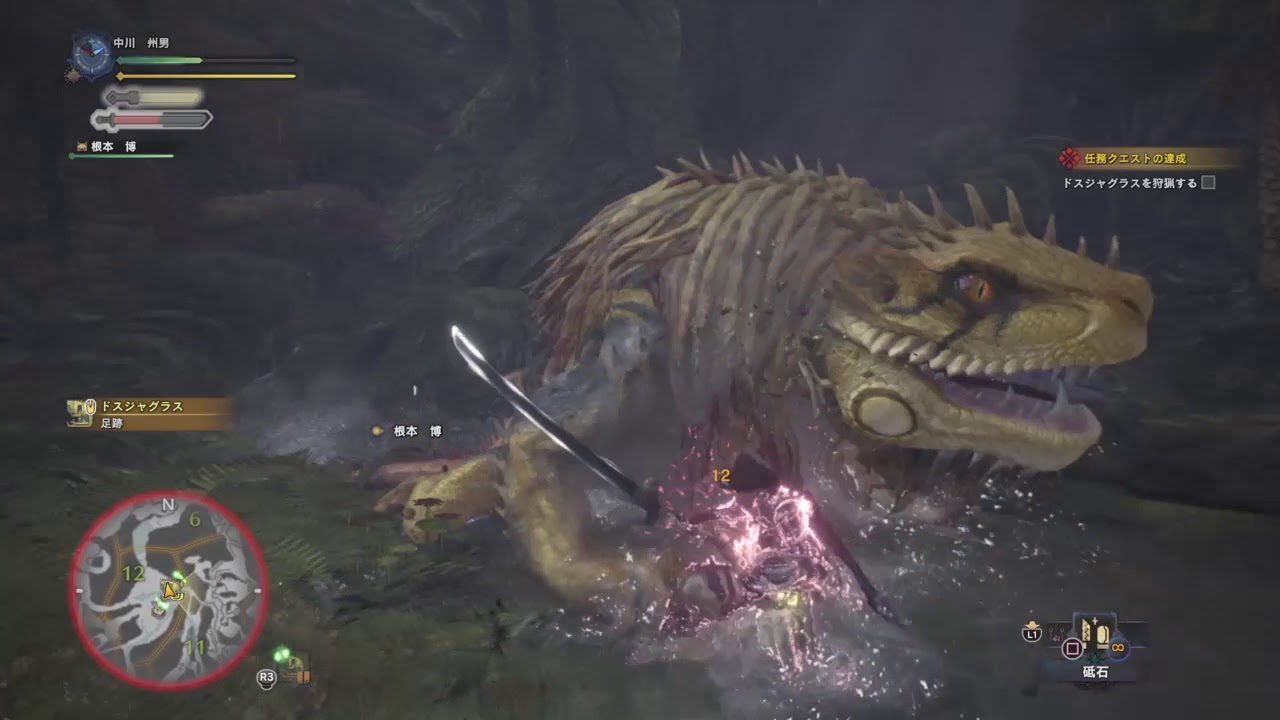Expand the item bar with the square button icon
Viewport: 1280px width, 720px height.
tap(1072, 646)
